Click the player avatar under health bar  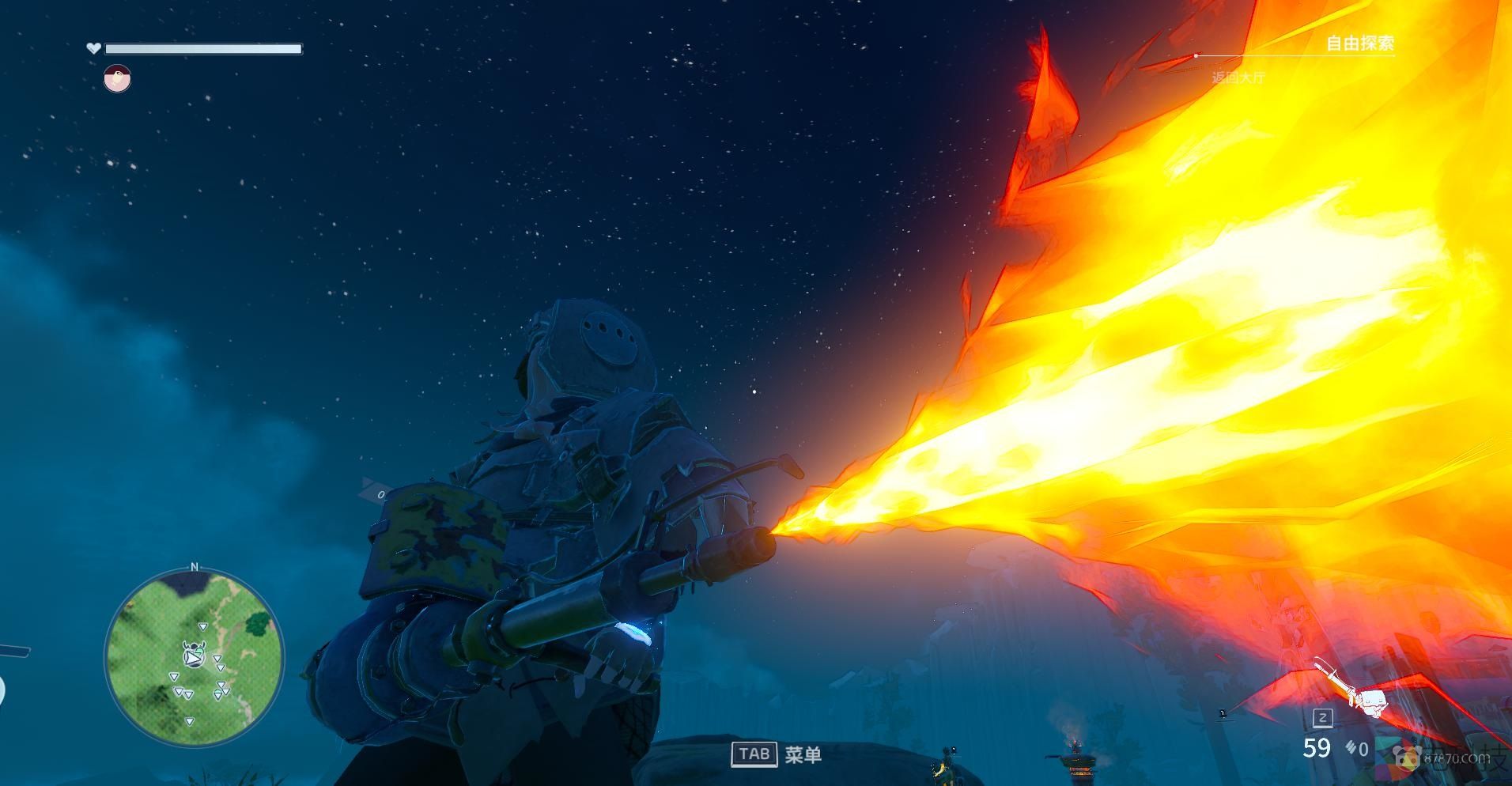pos(117,79)
